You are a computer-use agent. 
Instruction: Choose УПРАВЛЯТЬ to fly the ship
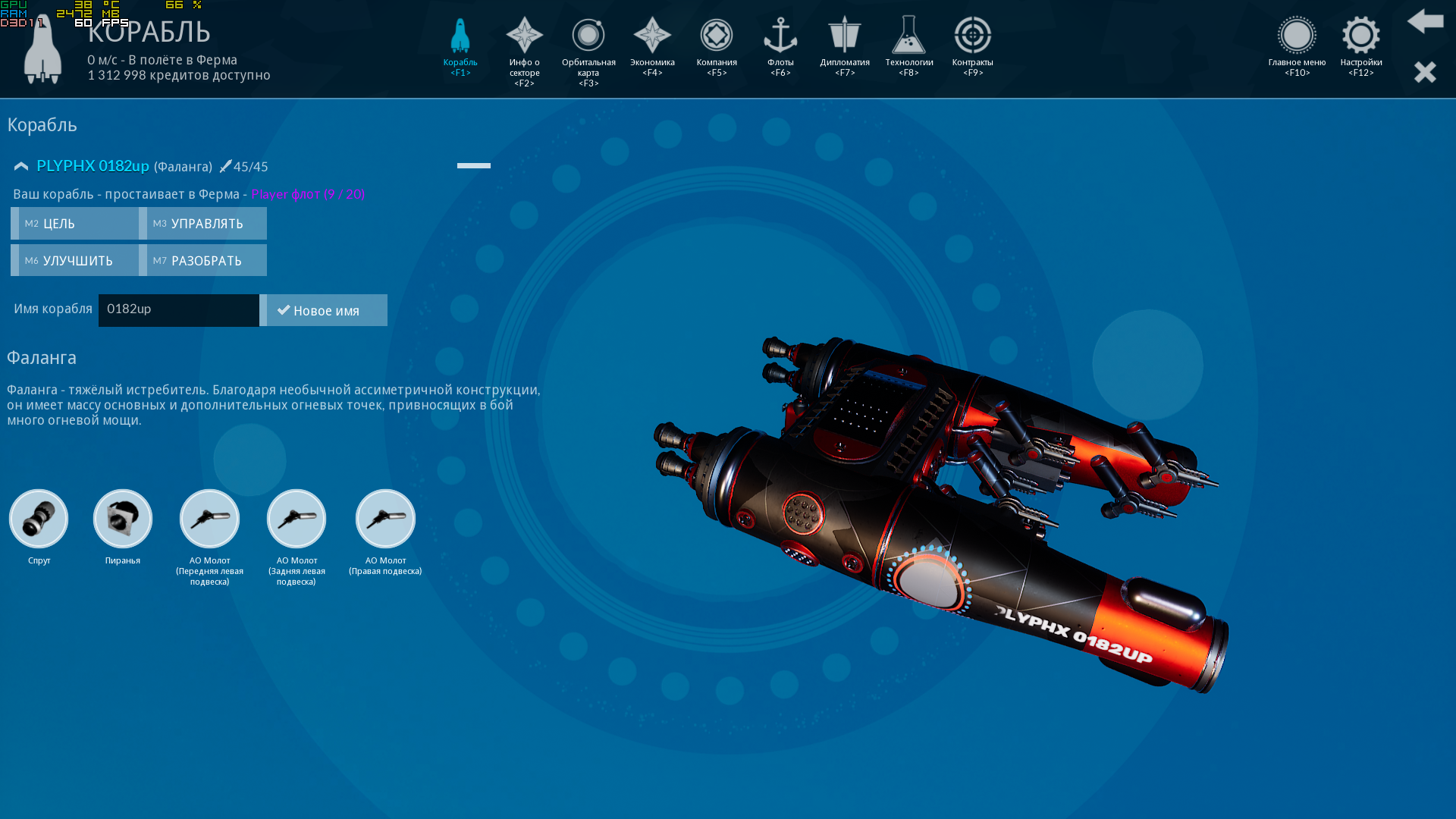203,224
